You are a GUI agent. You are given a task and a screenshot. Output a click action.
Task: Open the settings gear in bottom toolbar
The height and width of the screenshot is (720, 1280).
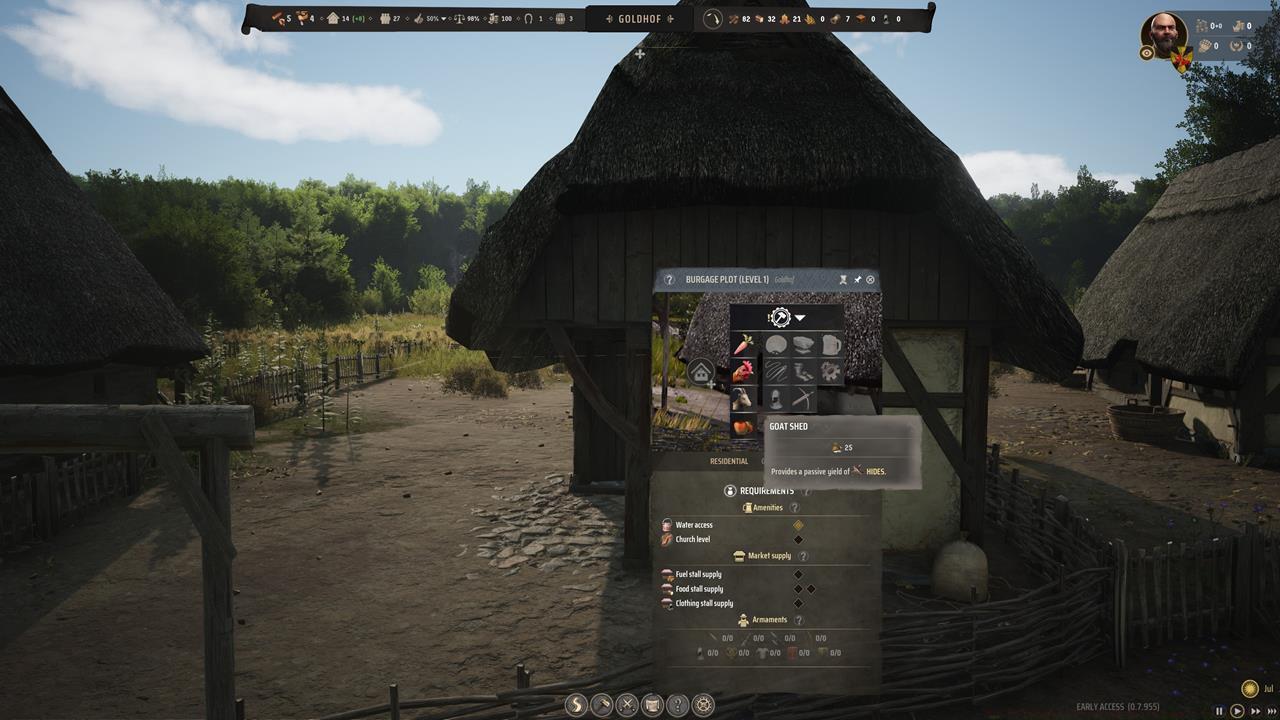tap(703, 705)
